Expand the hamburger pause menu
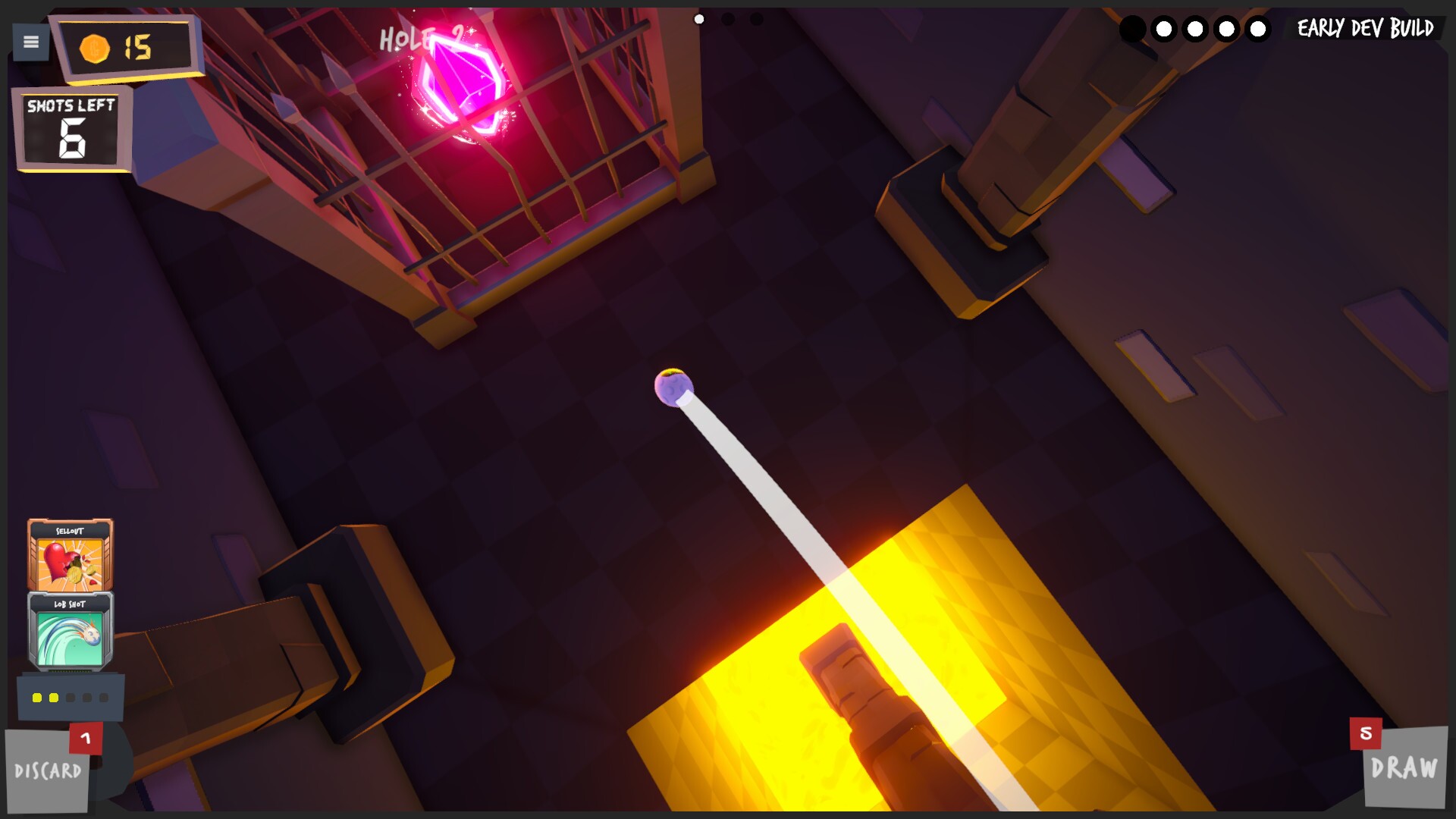This screenshot has width=1456, height=819. (30, 42)
